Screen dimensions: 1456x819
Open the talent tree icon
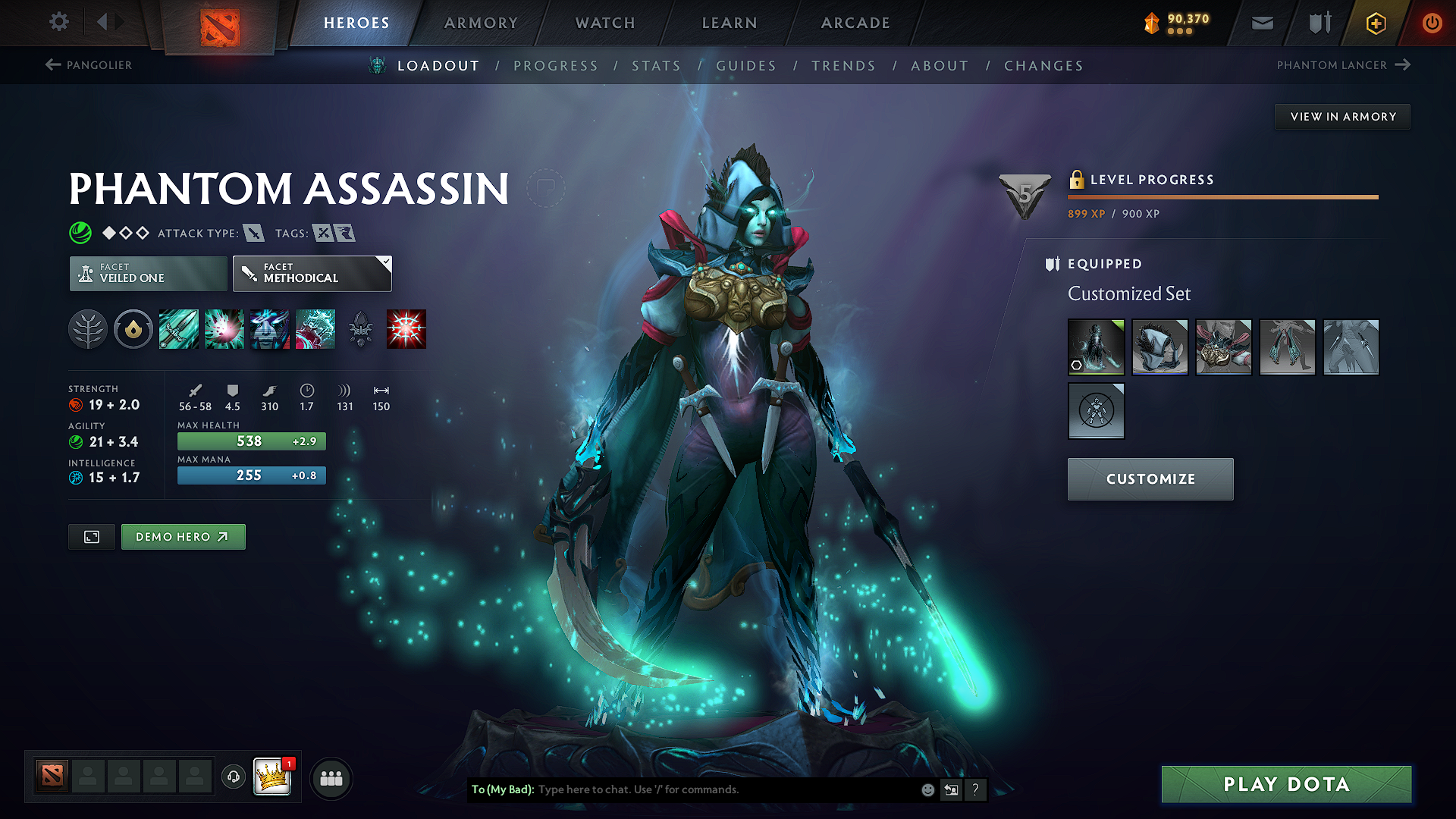pos(88,329)
